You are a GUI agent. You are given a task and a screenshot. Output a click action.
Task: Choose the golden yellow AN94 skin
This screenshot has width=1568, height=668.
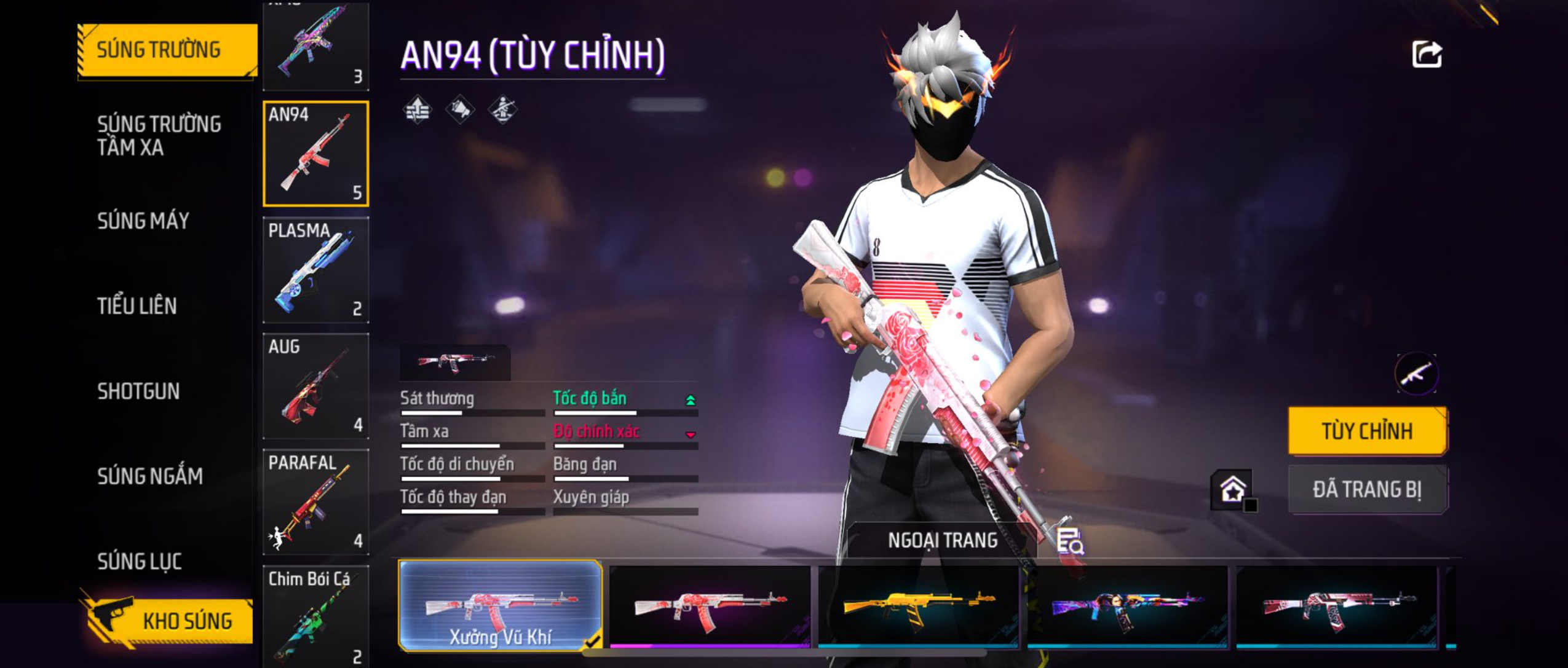(919, 607)
